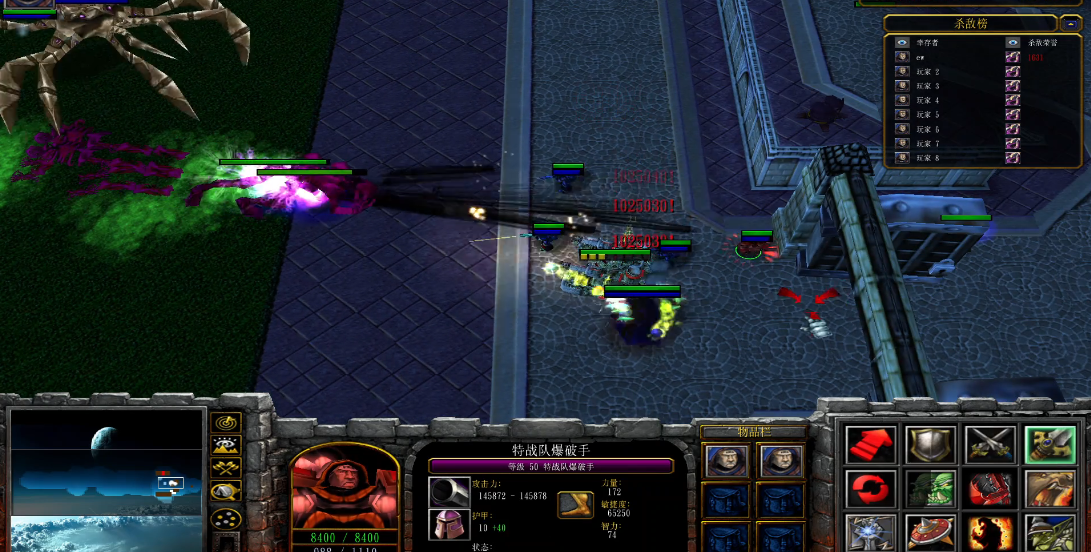Use the flaming silhouette ability
Image resolution: width=1091 pixels, height=552 pixels.
tap(990, 533)
